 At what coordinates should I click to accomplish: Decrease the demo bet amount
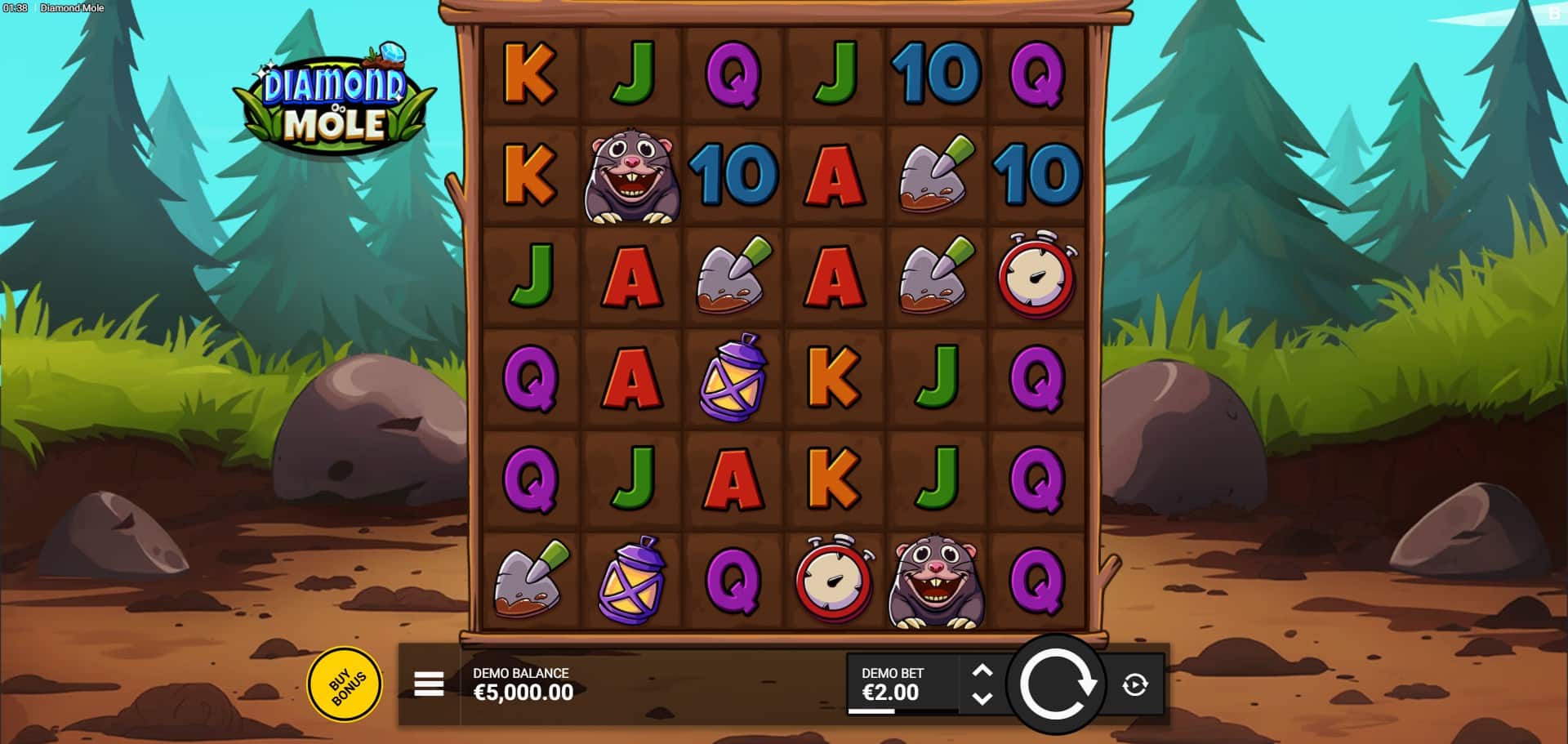click(982, 698)
